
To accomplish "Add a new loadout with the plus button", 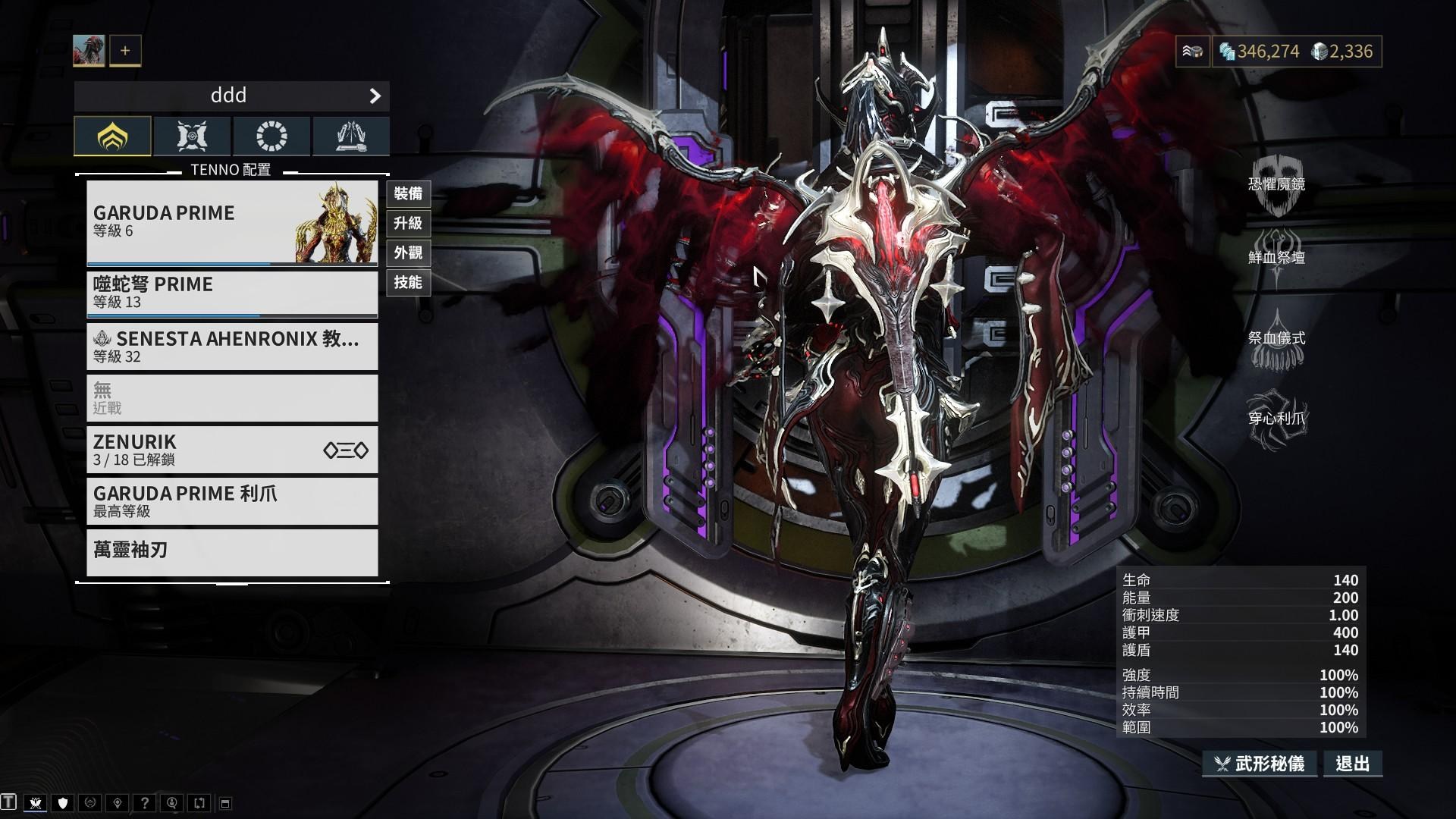I will click(x=124, y=50).
